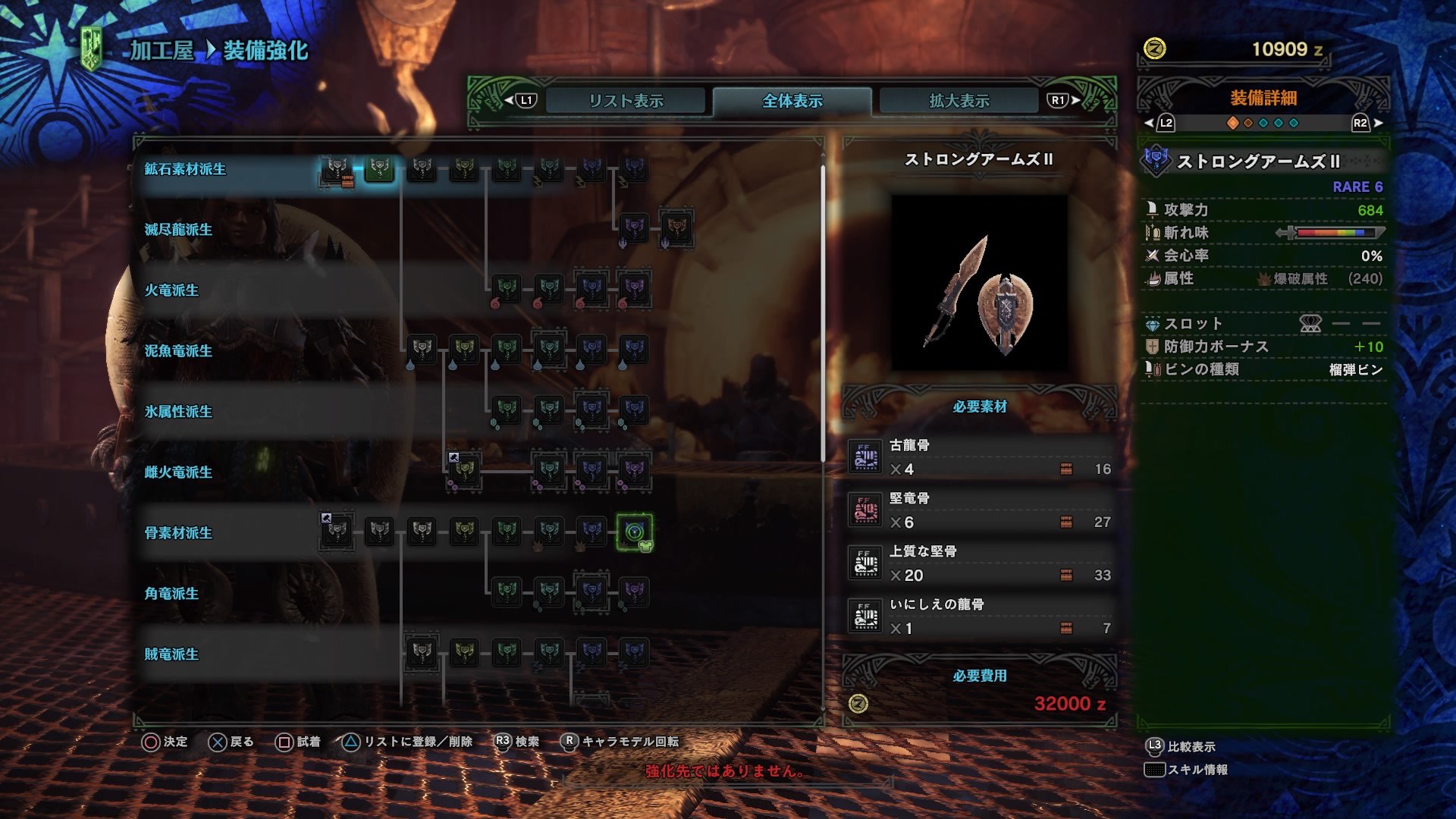Image resolution: width=1456 pixels, height=819 pixels.
Task: Select the green equipped weapon icon in ore tree
Action: [x=378, y=168]
